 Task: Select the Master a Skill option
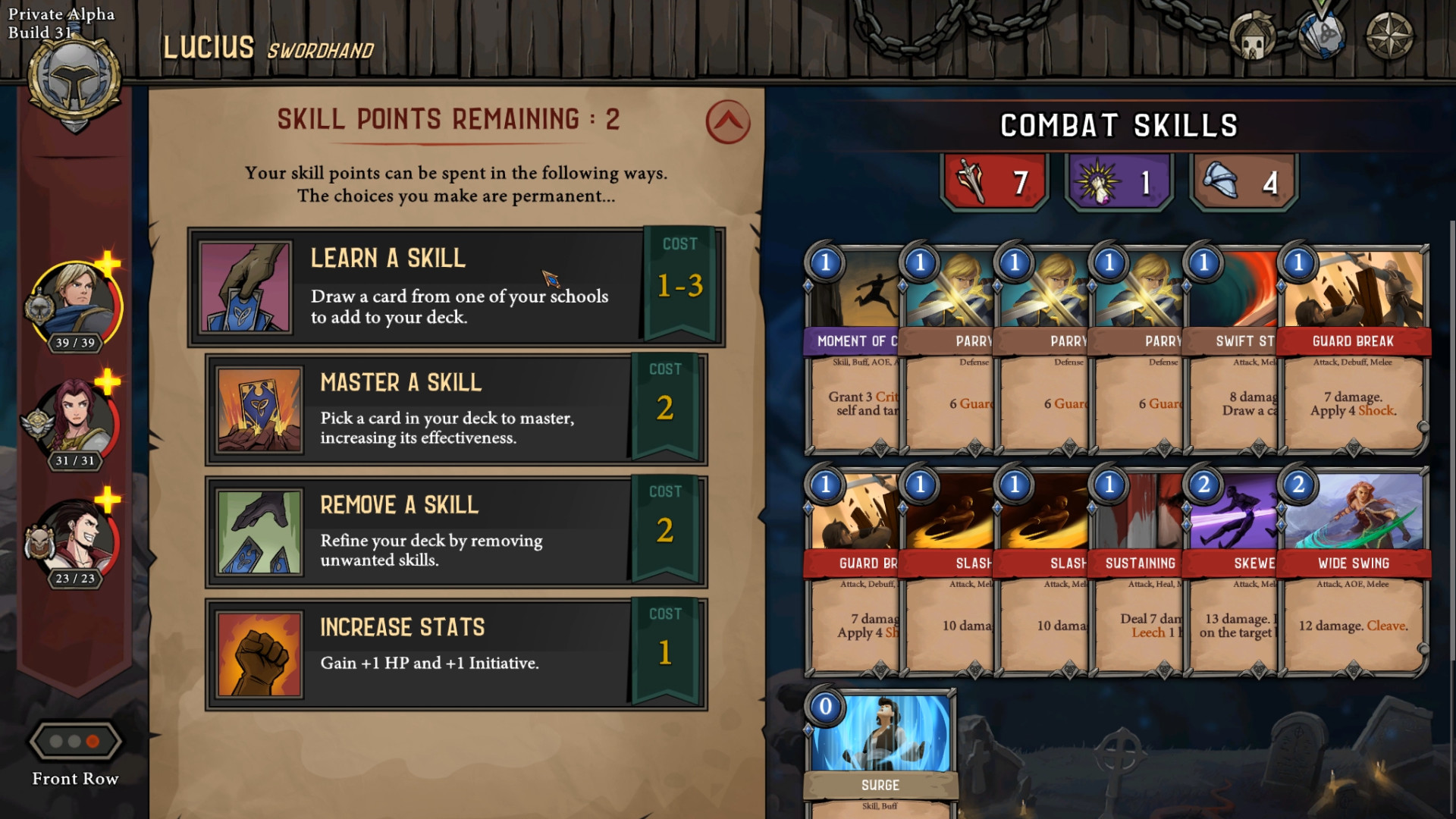pyautogui.click(x=455, y=409)
